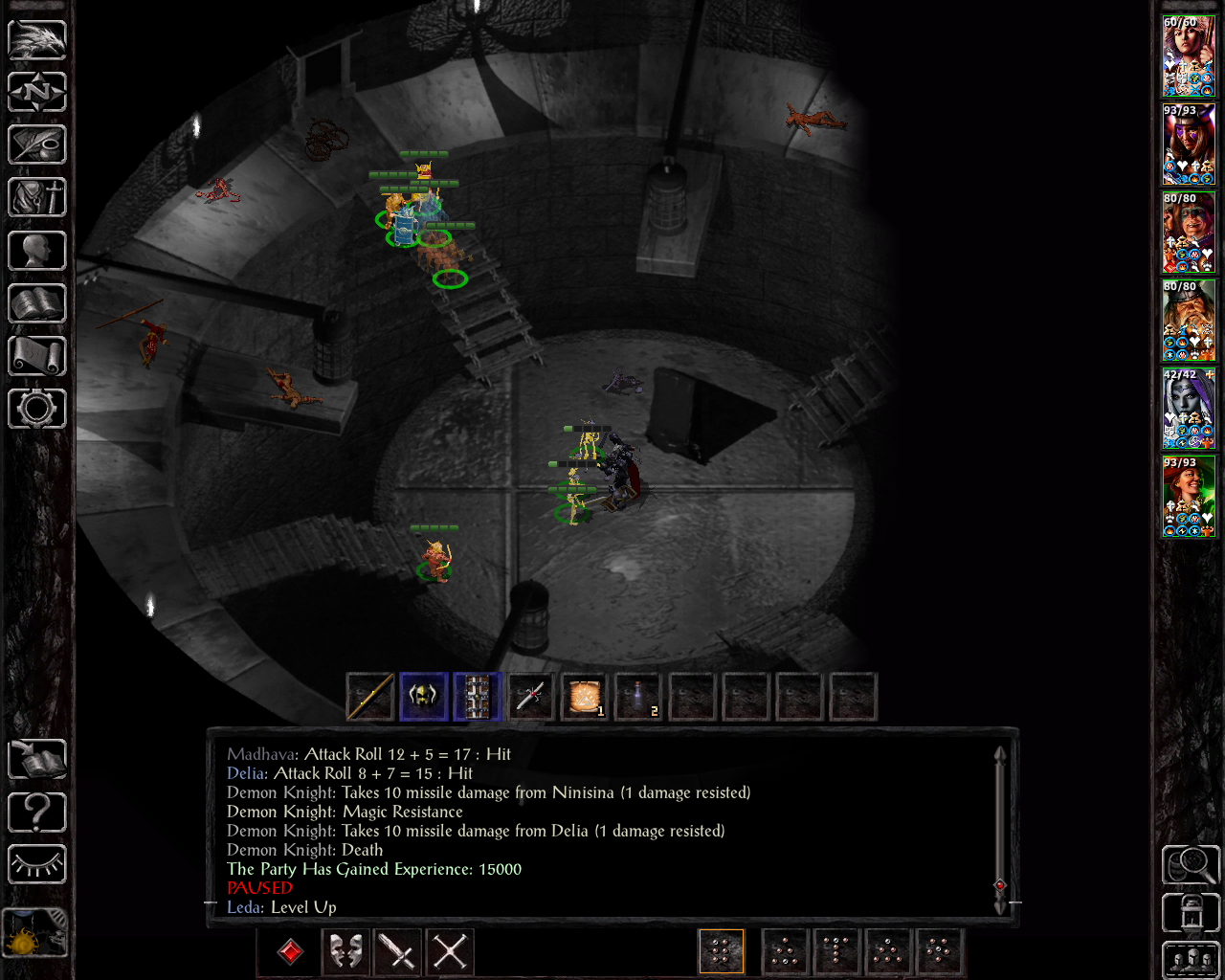
Task: Select the tower shield quick slot
Action: coord(477,697)
